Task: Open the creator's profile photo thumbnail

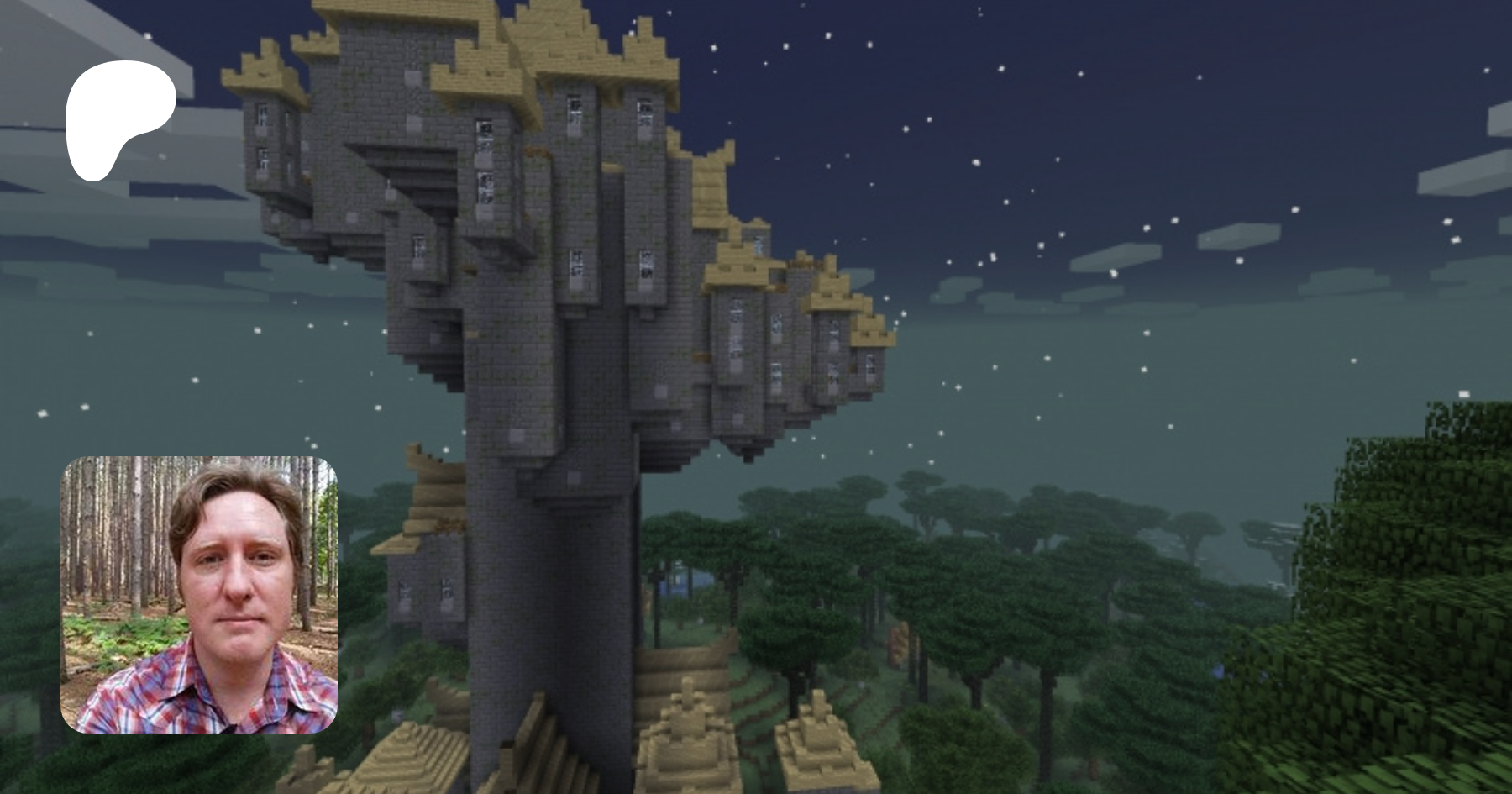Action: coord(199,595)
